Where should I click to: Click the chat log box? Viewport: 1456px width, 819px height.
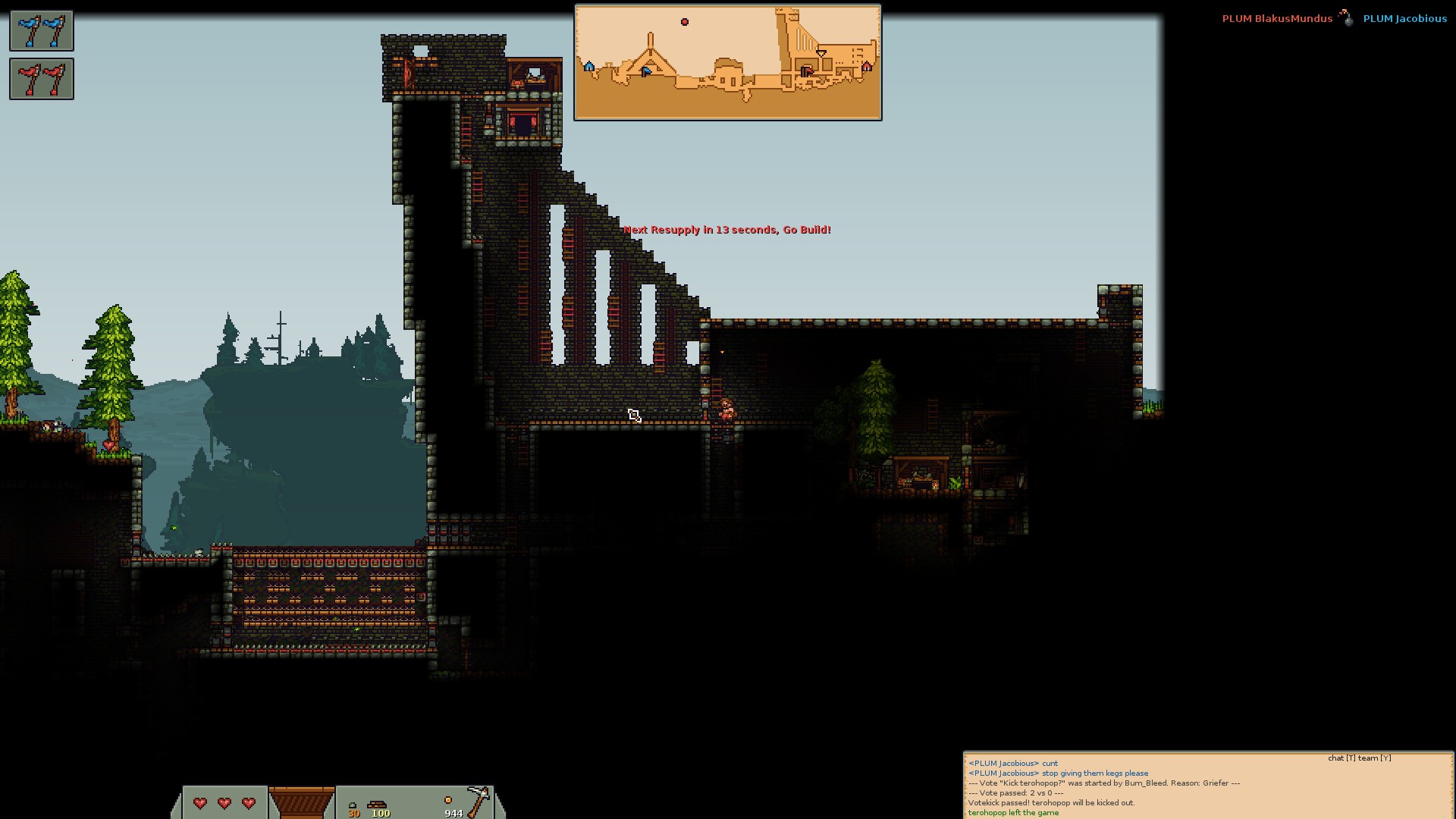click(1207, 786)
